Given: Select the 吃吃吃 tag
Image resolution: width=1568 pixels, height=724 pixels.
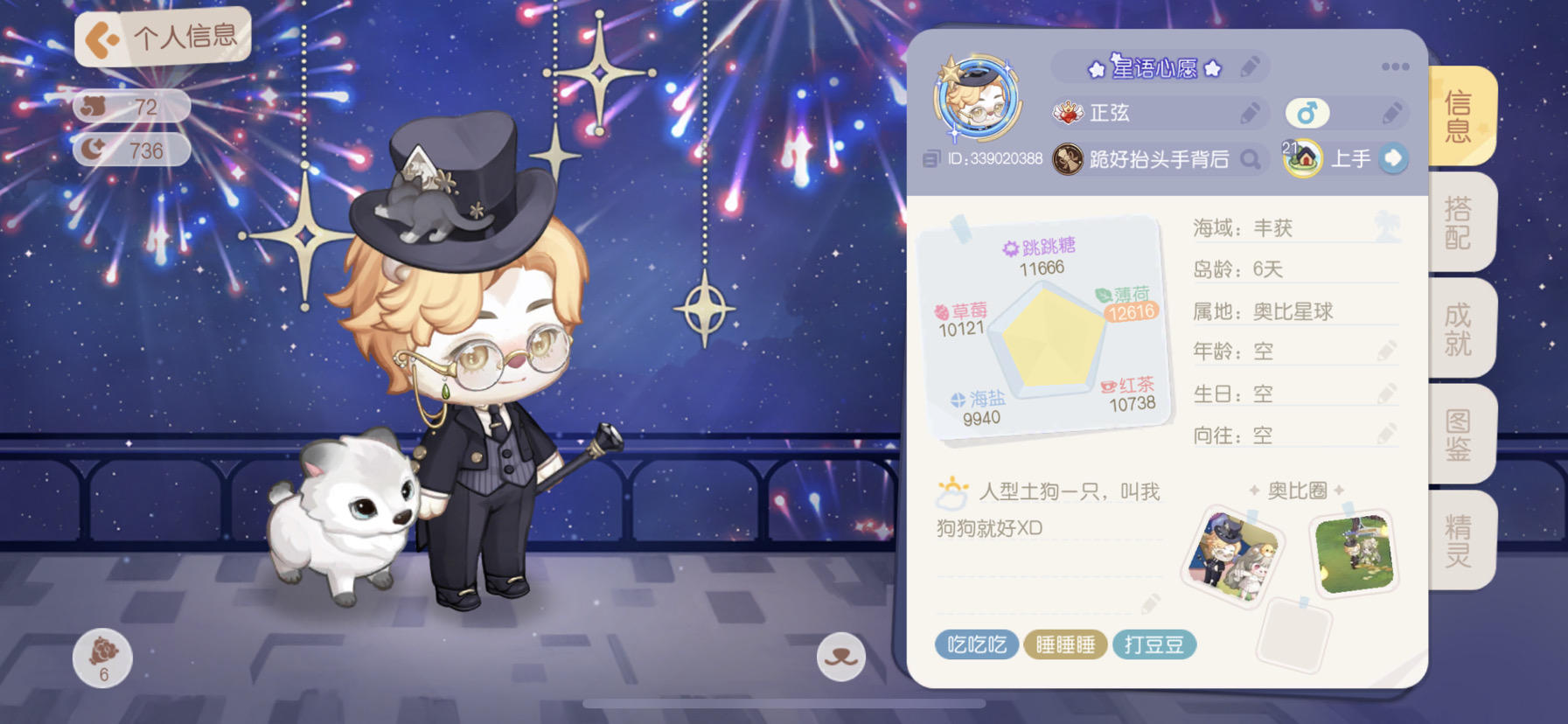Looking at the screenshot, I should click(x=977, y=644).
